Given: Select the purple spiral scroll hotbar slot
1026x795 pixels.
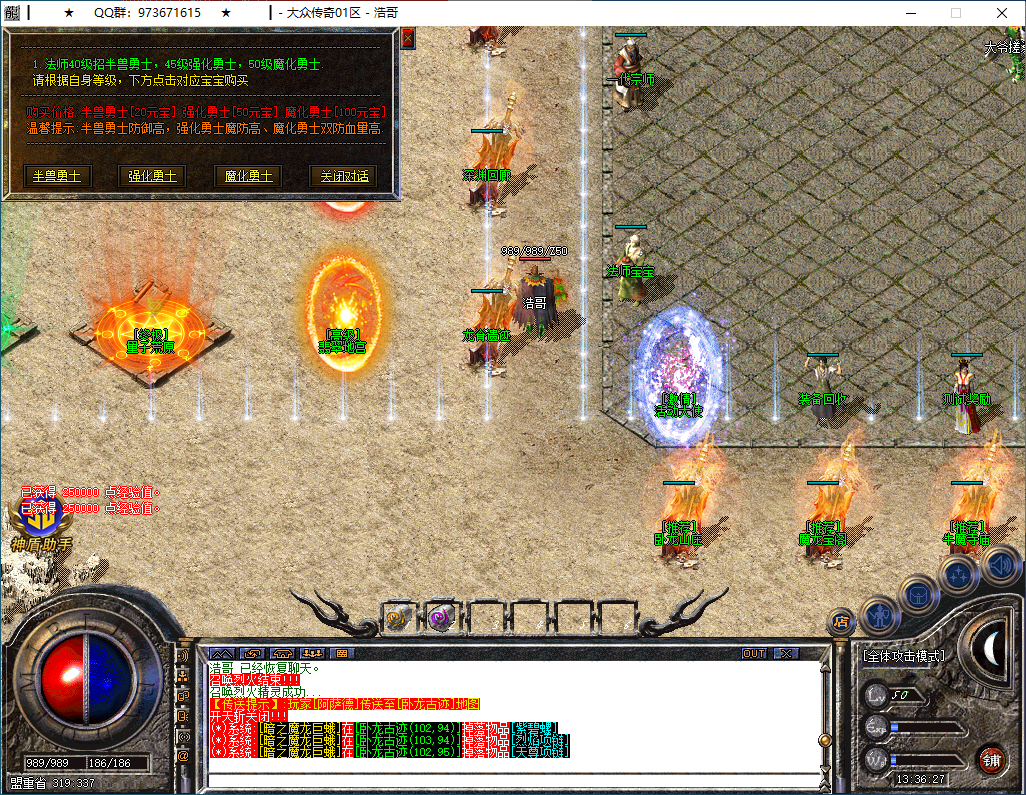Looking at the screenshot, I should click(x=441, y=618).
